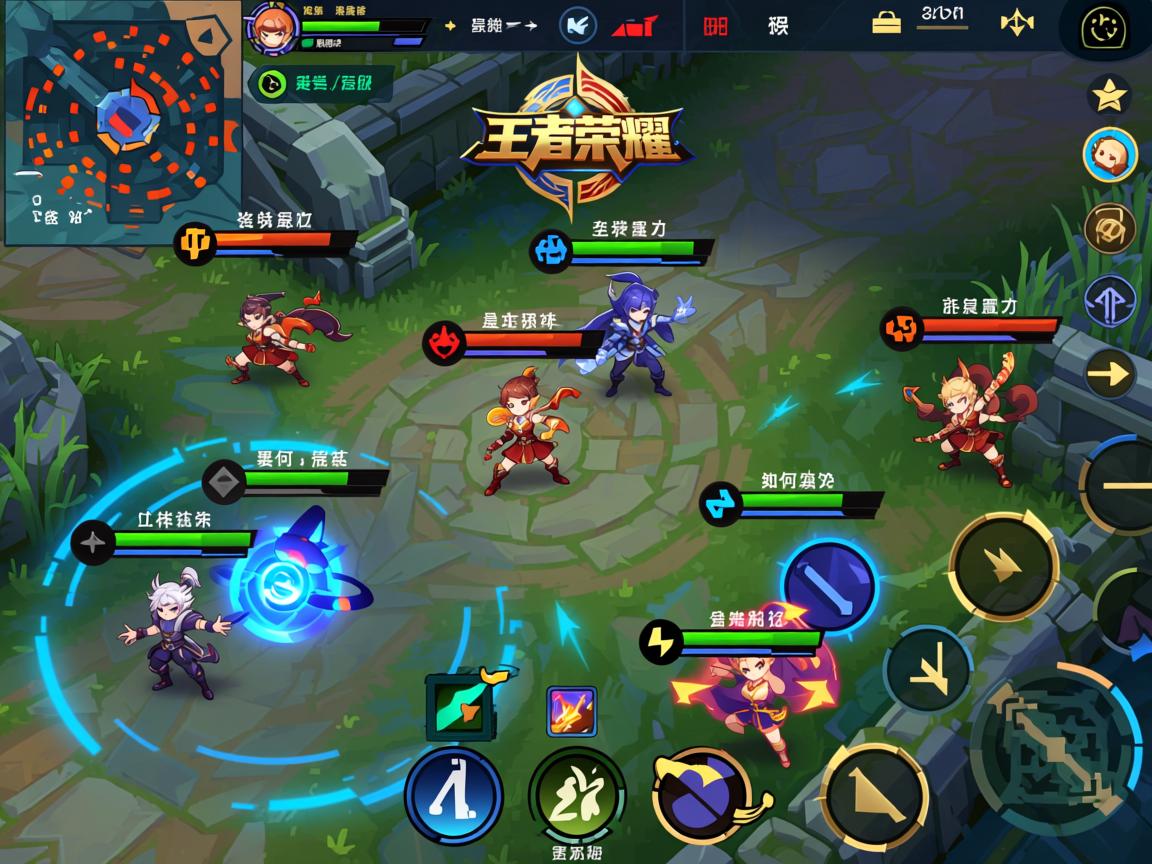
Task: Select the green feather item slot
Action: tap(460, 706)
